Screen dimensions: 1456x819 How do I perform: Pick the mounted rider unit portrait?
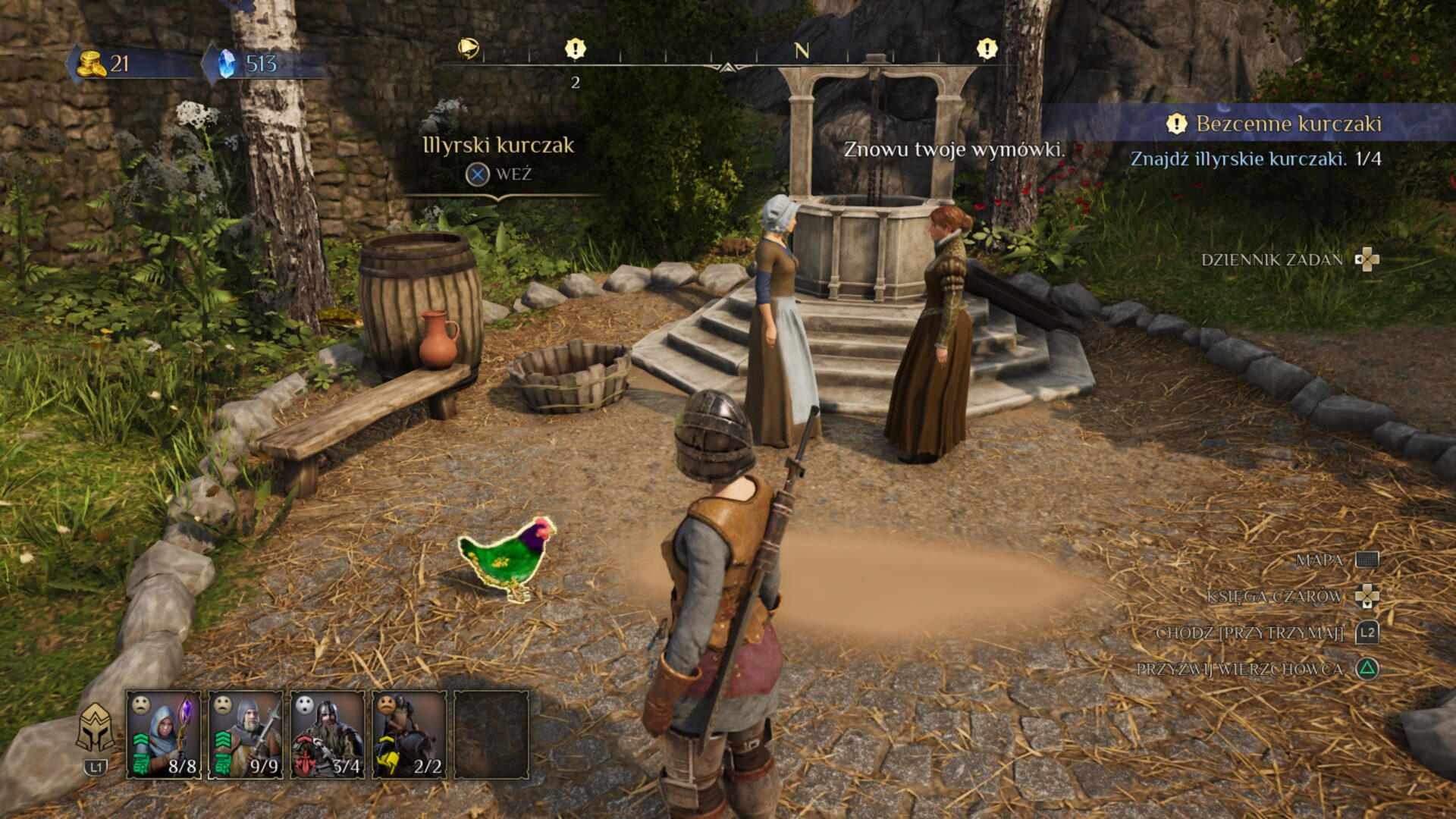pos(409,733)
